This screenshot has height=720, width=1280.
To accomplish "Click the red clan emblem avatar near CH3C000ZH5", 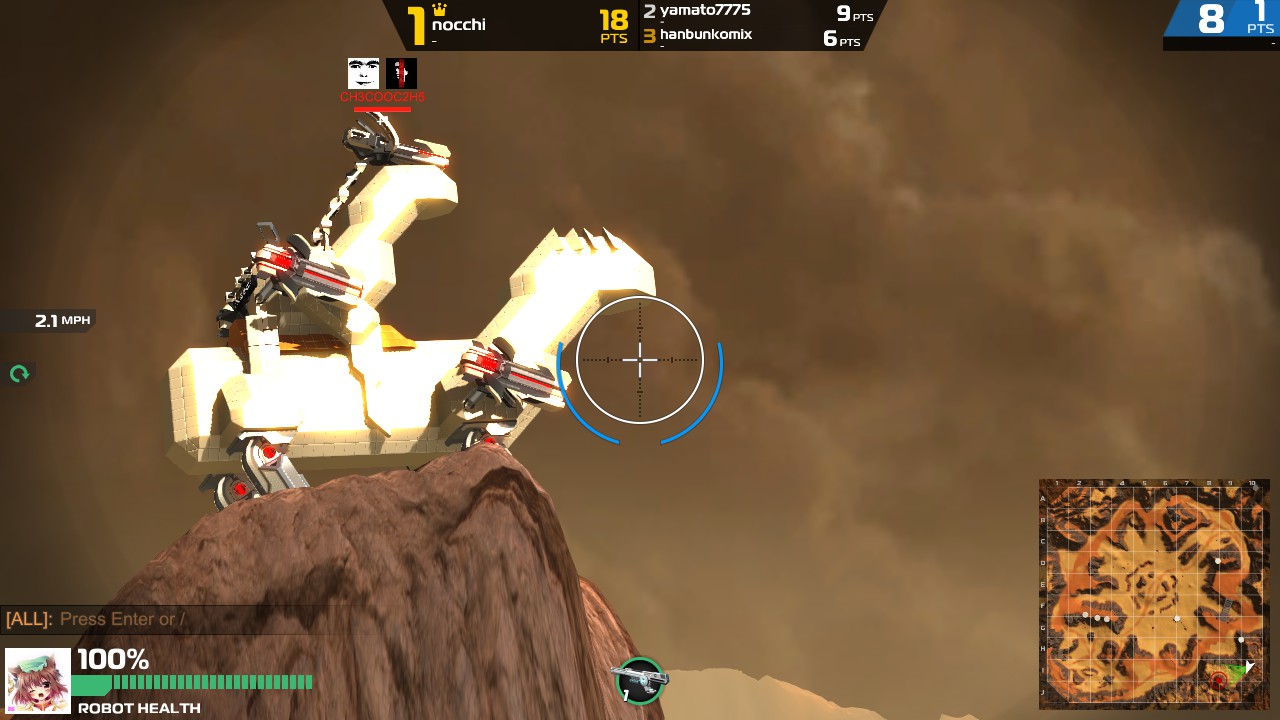I will click(400, 72).
